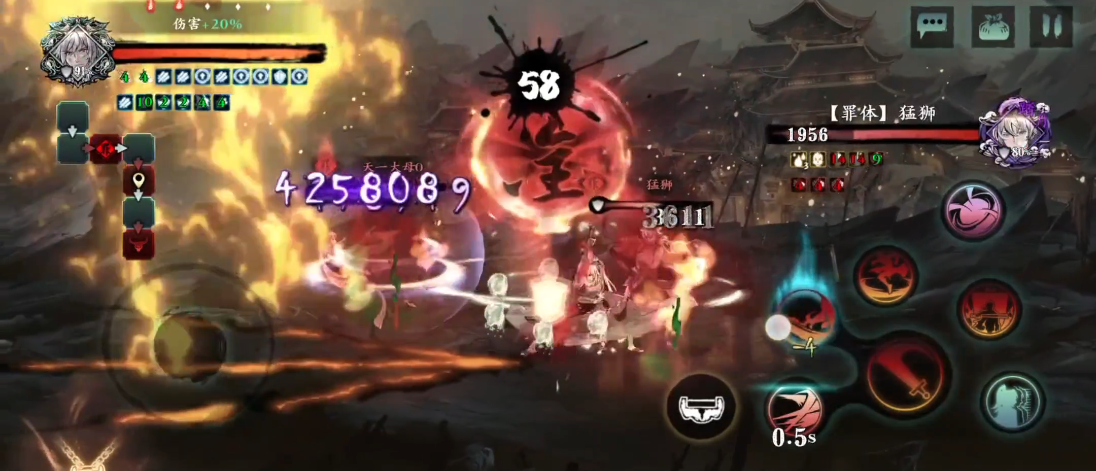Image resolution: width=1096 pixels, height=471 pixels.
Task: Open the bag pouch icon
Action: tap(993, 26)
